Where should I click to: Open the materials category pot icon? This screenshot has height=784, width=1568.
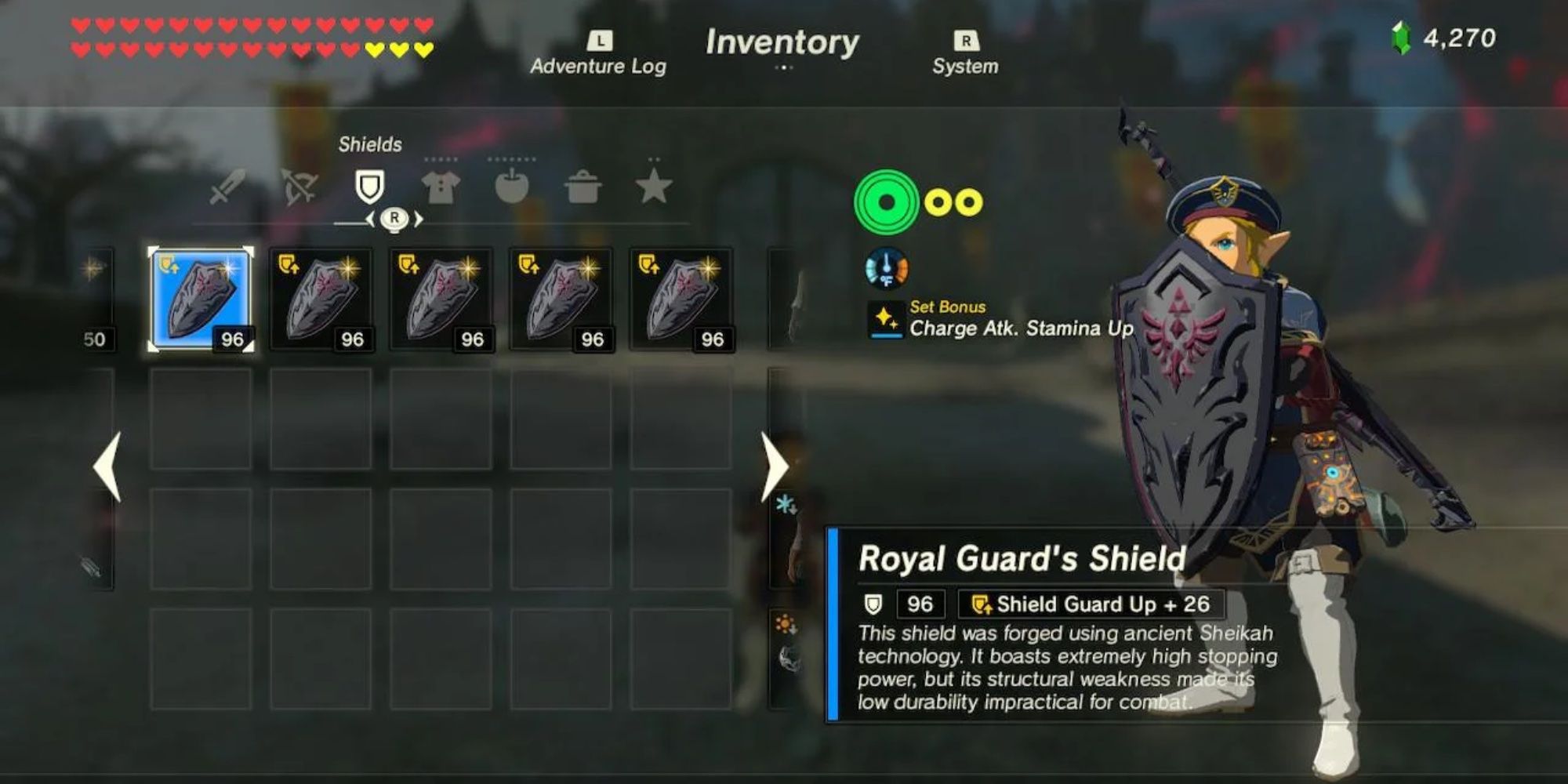click(584, 187)
